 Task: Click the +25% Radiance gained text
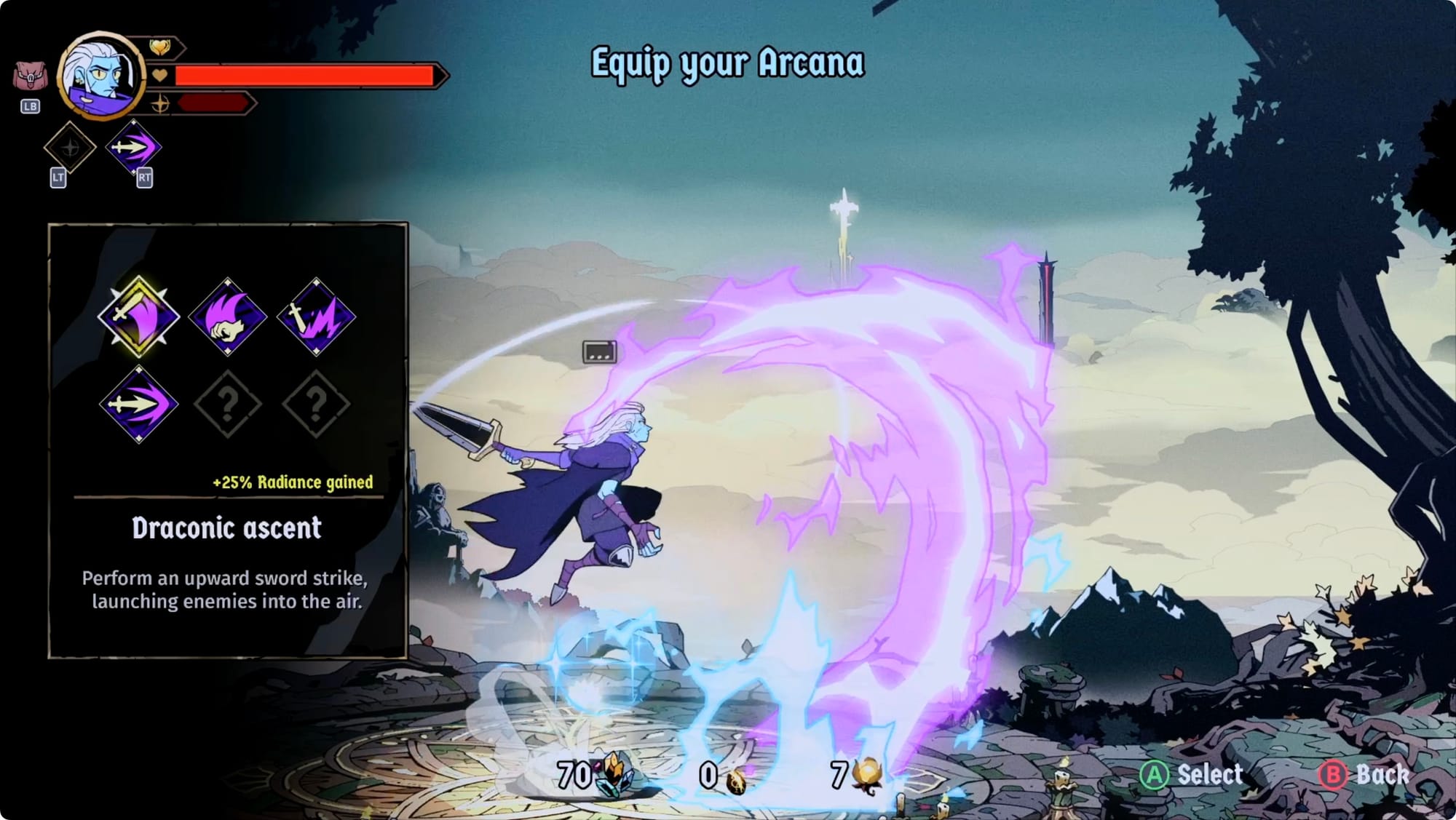[x=291, y=482]
